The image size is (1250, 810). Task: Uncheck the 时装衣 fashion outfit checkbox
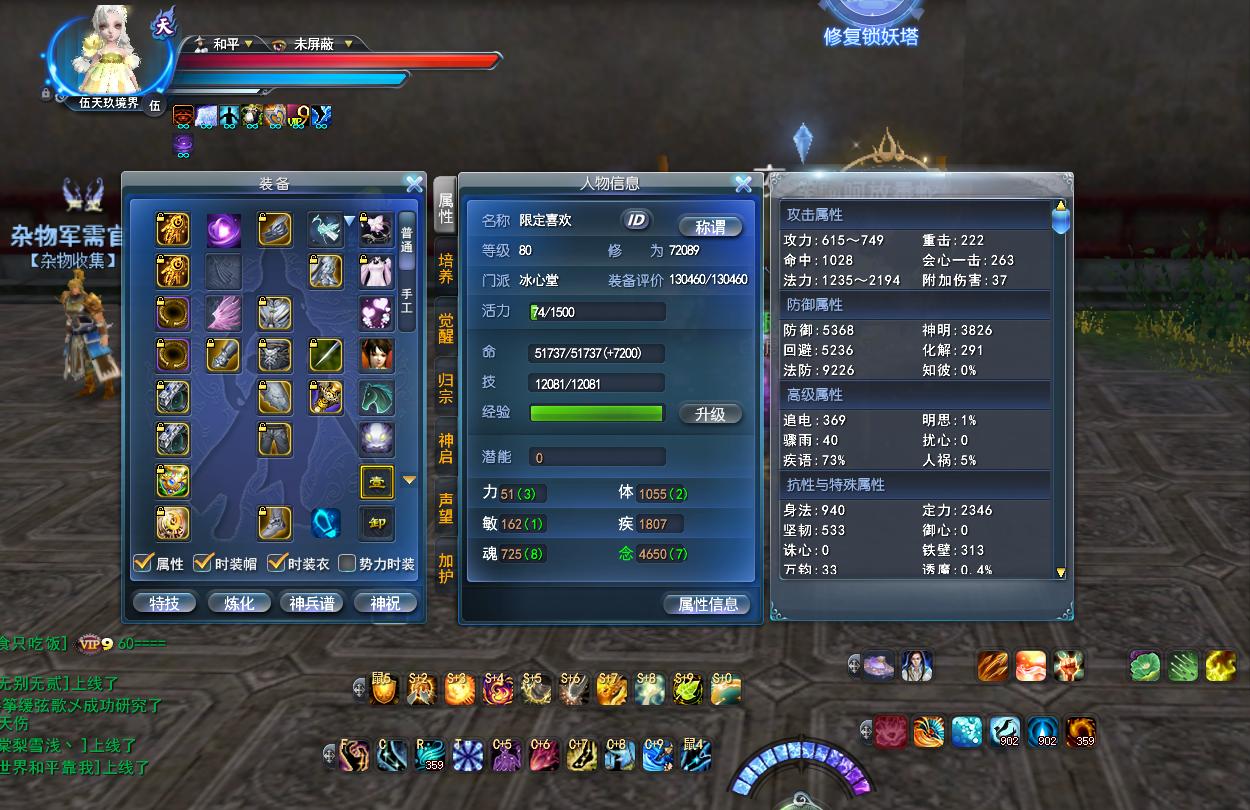coord(276,563)
